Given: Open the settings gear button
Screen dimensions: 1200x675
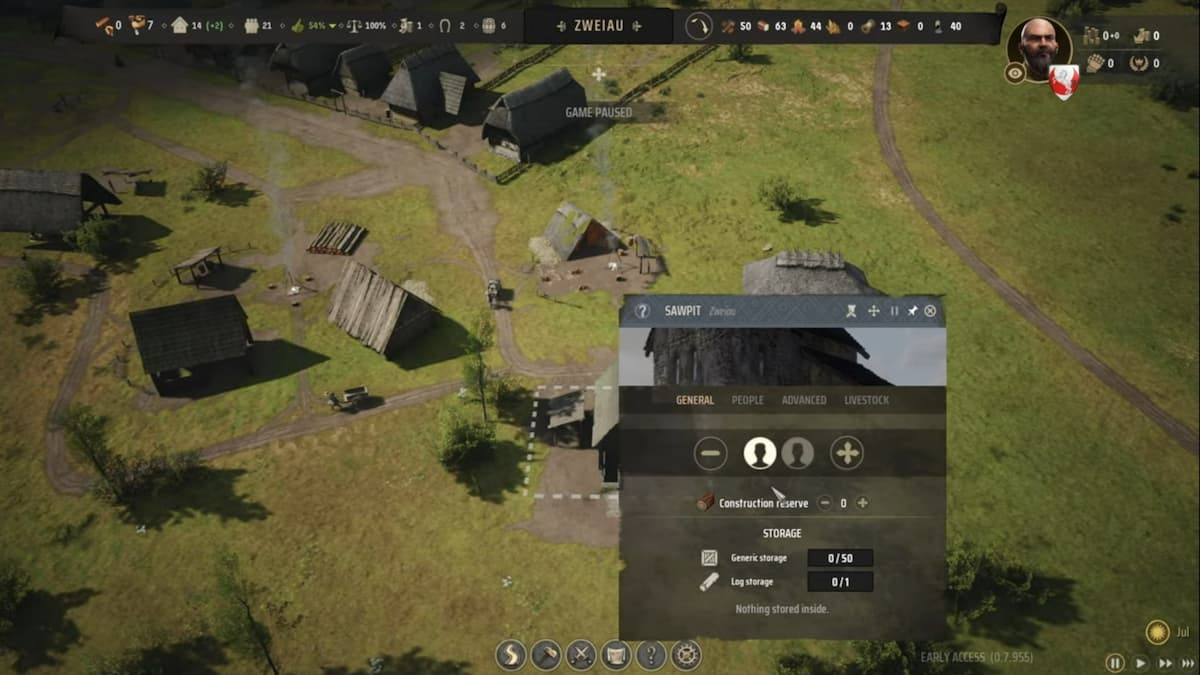Looking at the screenshot, I should (686, 655).
